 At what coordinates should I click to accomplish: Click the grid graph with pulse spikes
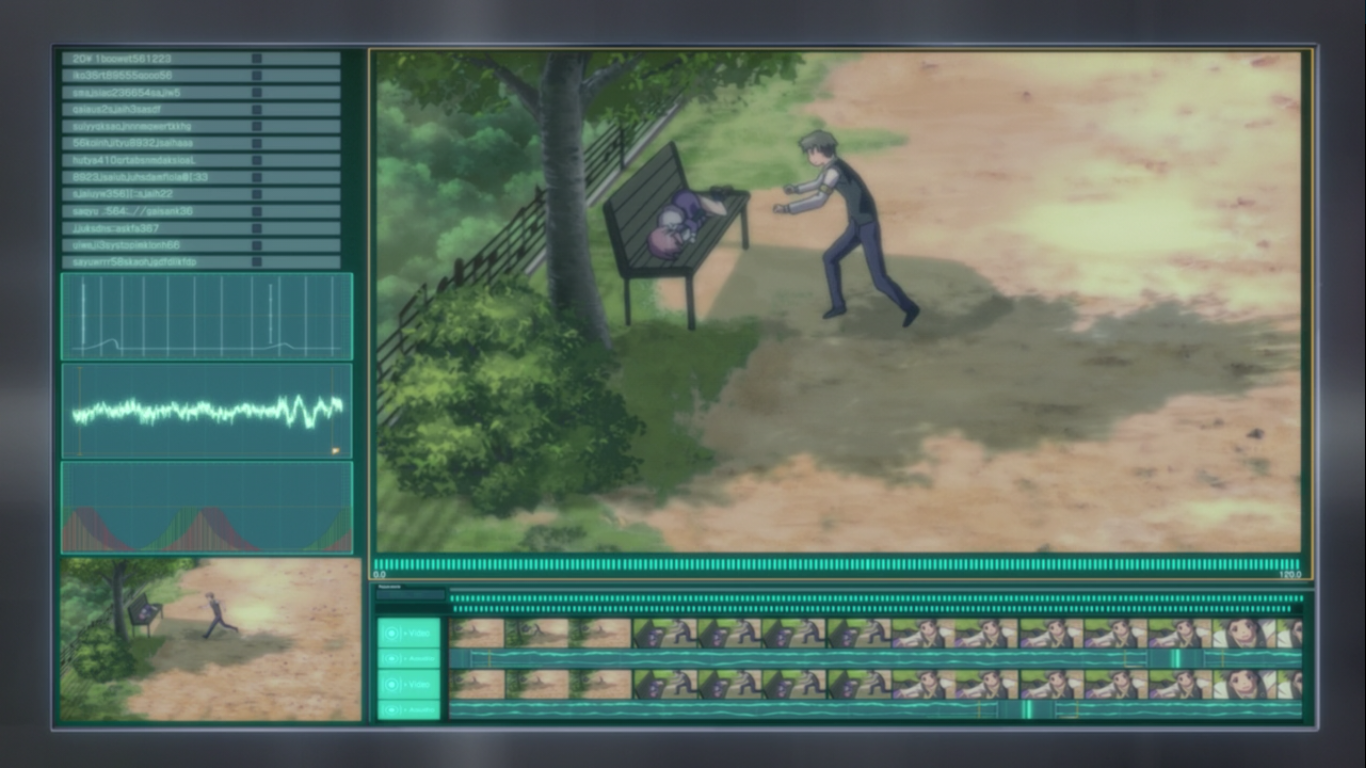(207, 316)
